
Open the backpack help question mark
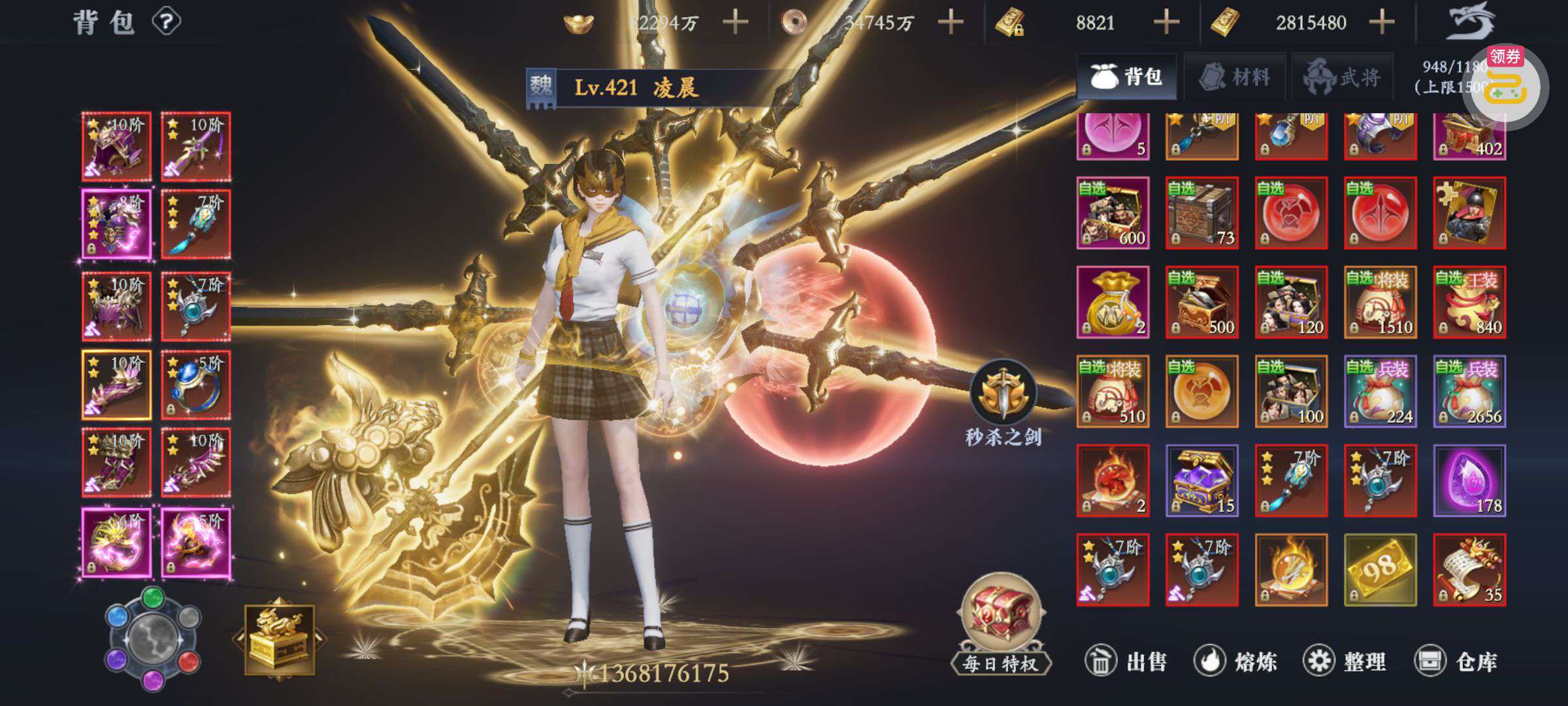coord(167,22)
